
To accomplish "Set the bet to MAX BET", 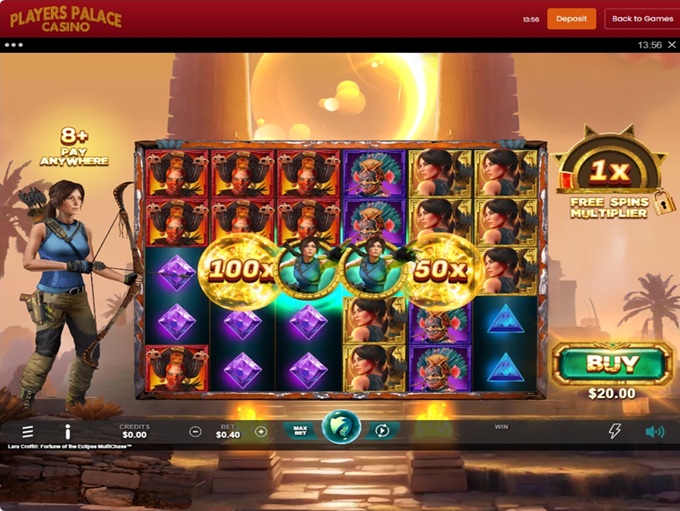I will click(299, 431).
